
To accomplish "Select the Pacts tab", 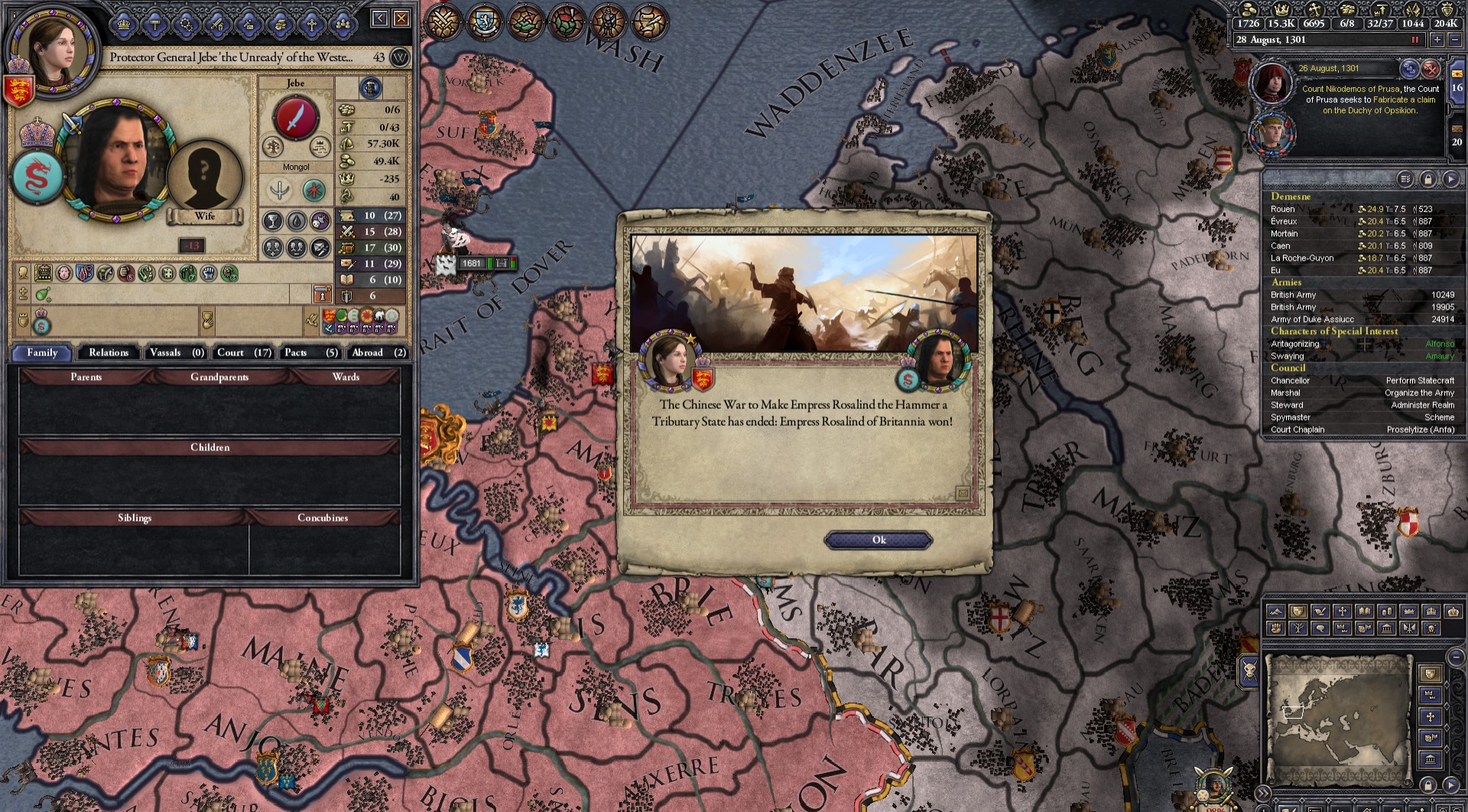I will (x=310, y=352).
